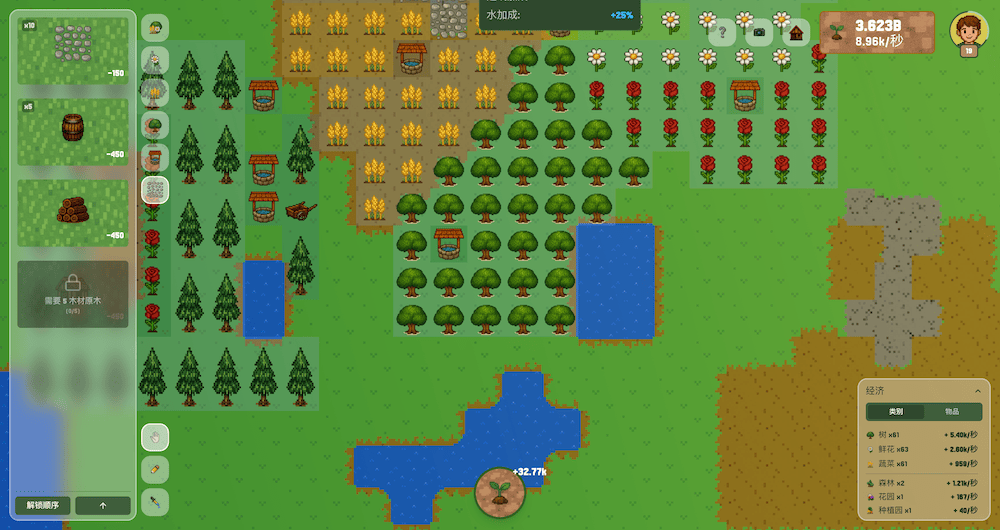Open the 解锁顺序 unlock order button
Image resolution: width=1000 pixels, height=530 pixels.
pos(43,505)
